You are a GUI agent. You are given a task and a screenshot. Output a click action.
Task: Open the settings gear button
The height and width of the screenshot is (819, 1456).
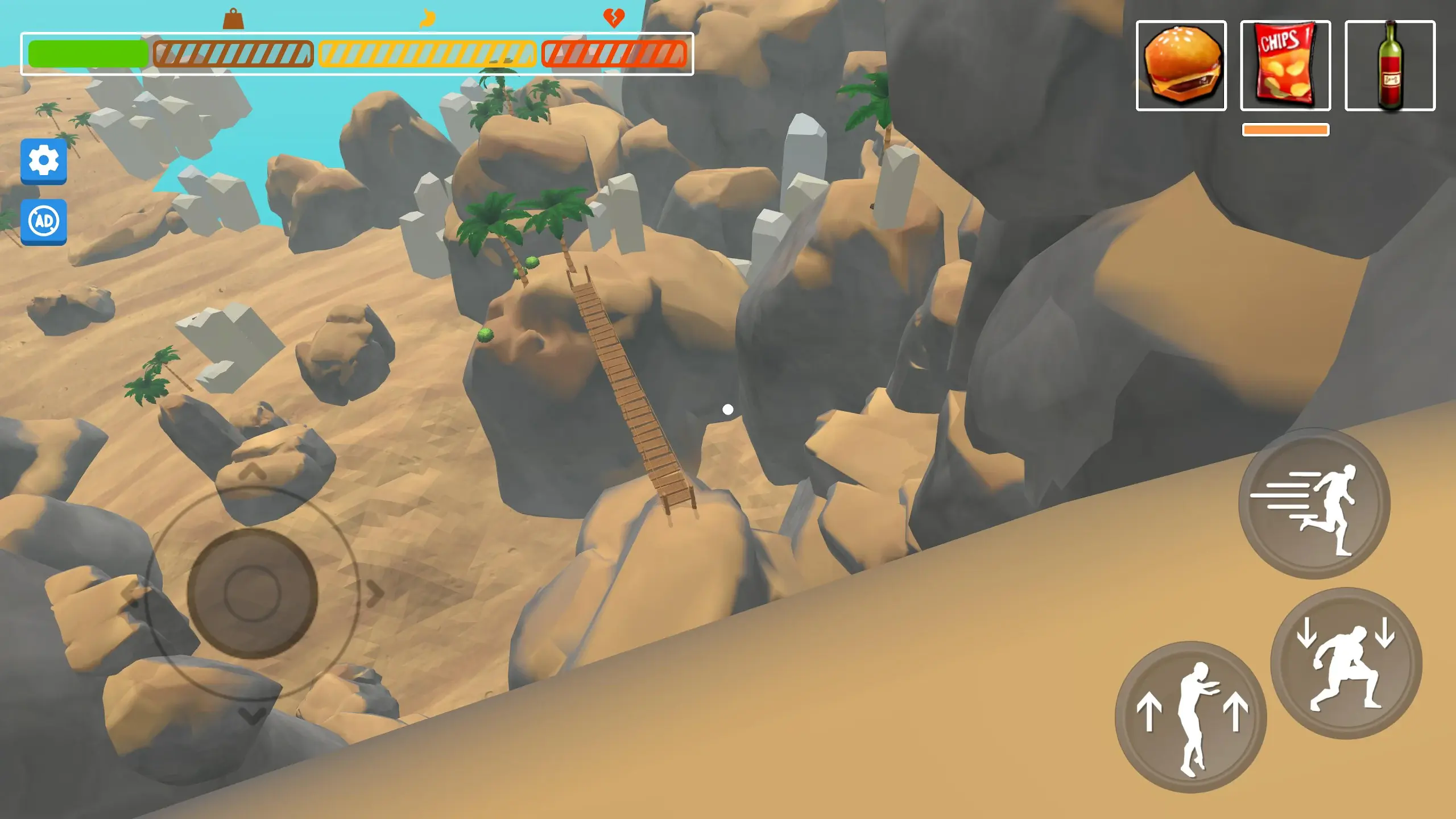(x=44, y=161)
